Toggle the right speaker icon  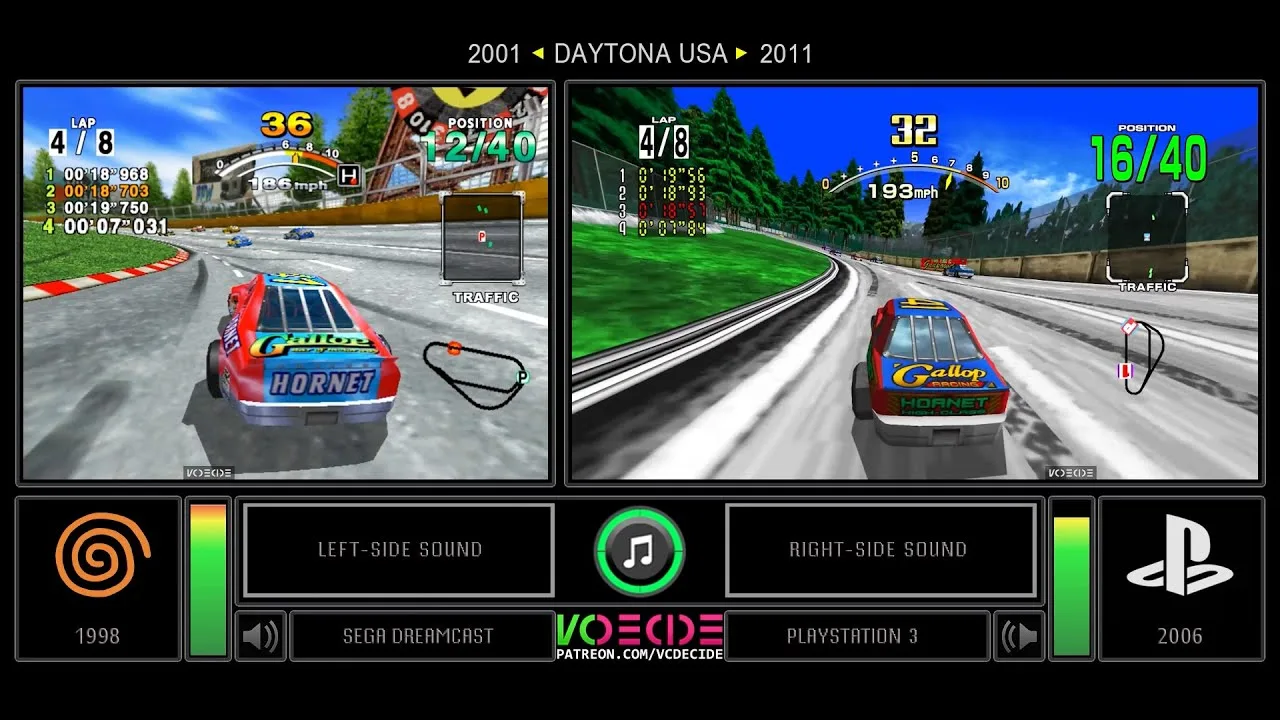[1019, 636]
